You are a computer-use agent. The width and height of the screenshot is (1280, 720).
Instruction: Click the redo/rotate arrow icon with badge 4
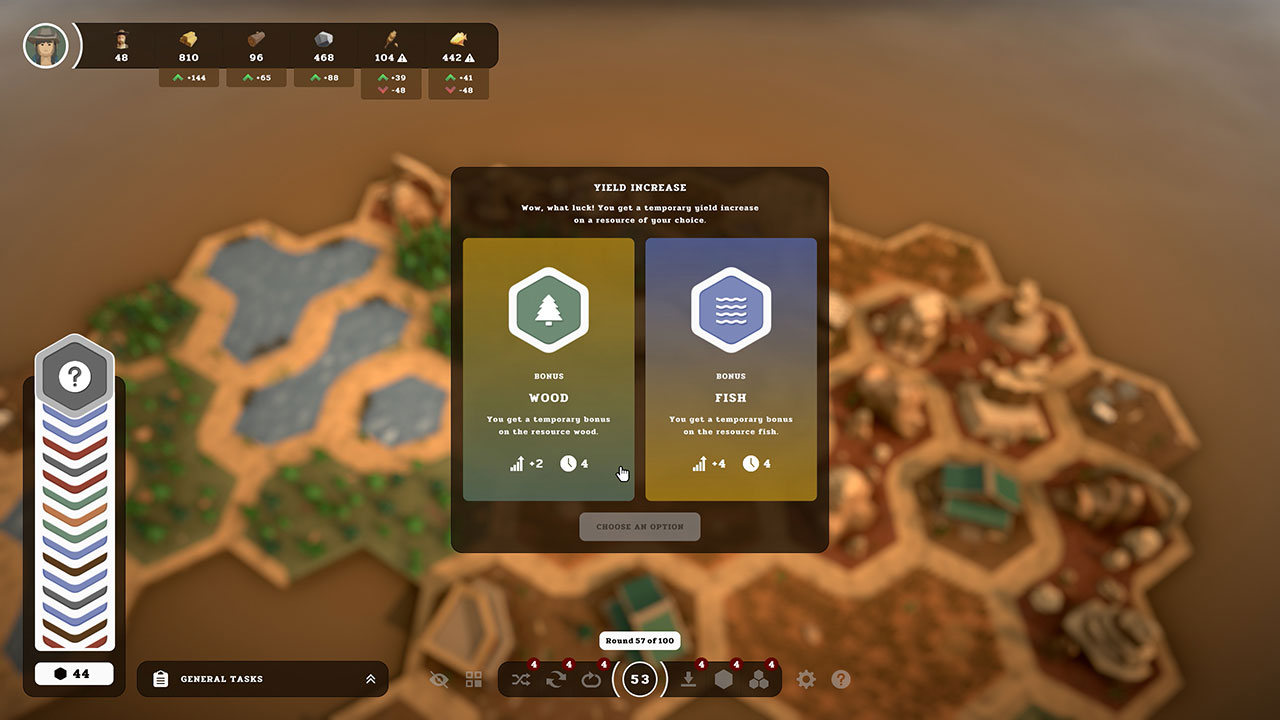(556, 679)
